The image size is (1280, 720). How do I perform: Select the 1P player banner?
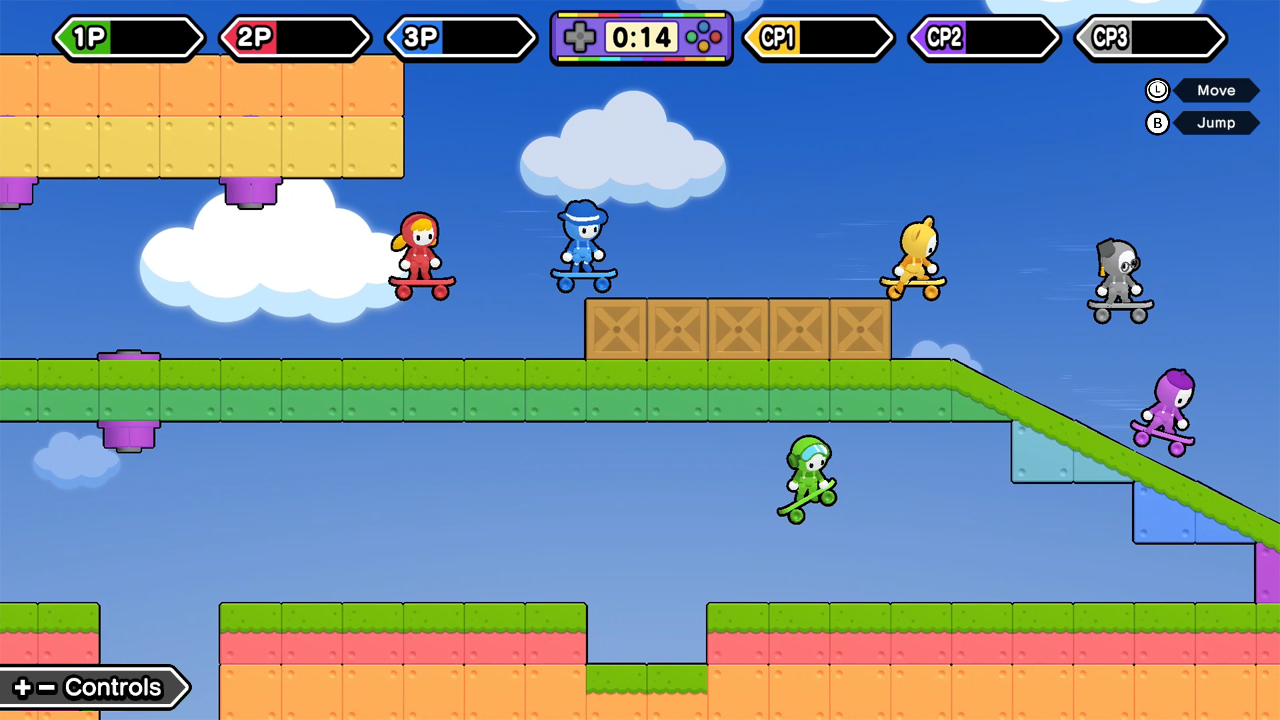pyautogui.click(x=127, y=38)
